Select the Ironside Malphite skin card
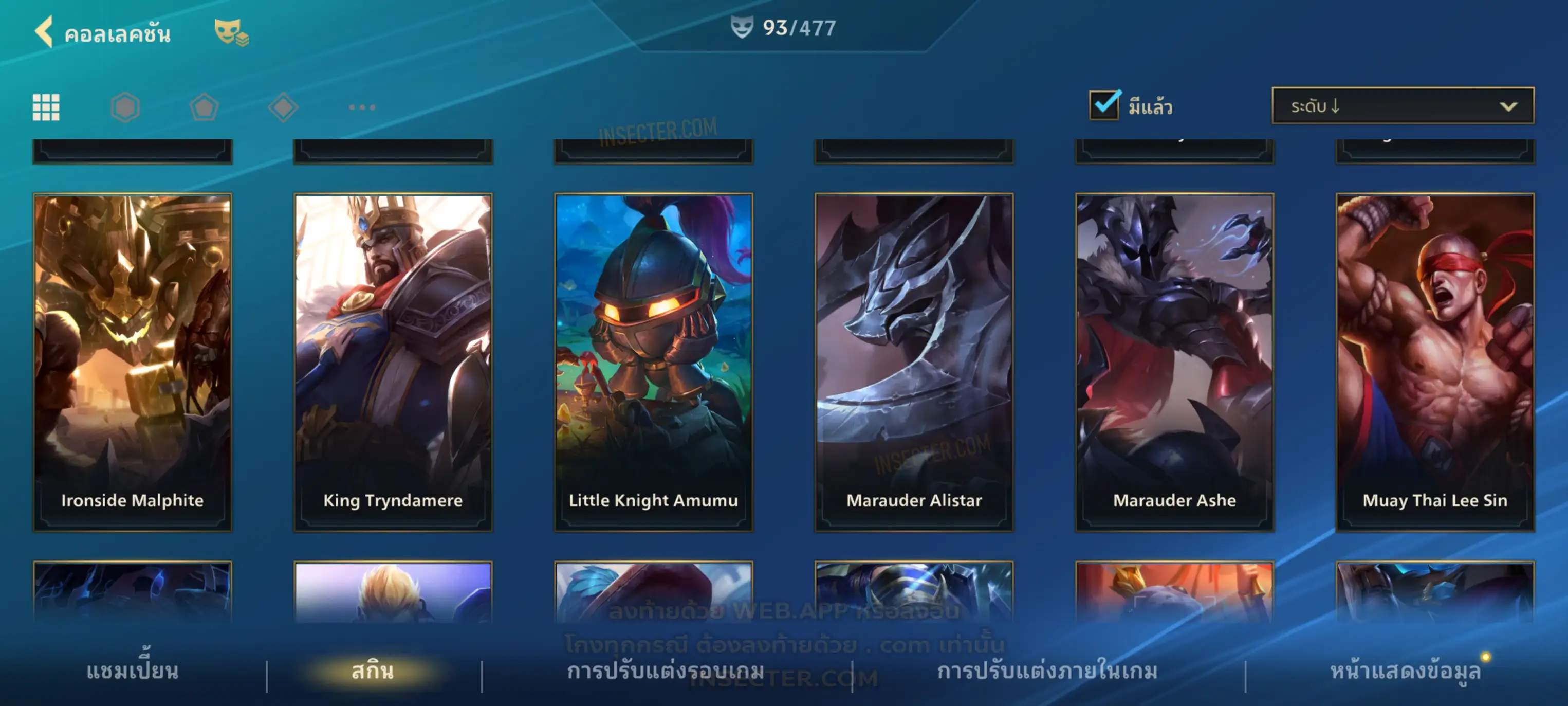 point(132,362)
